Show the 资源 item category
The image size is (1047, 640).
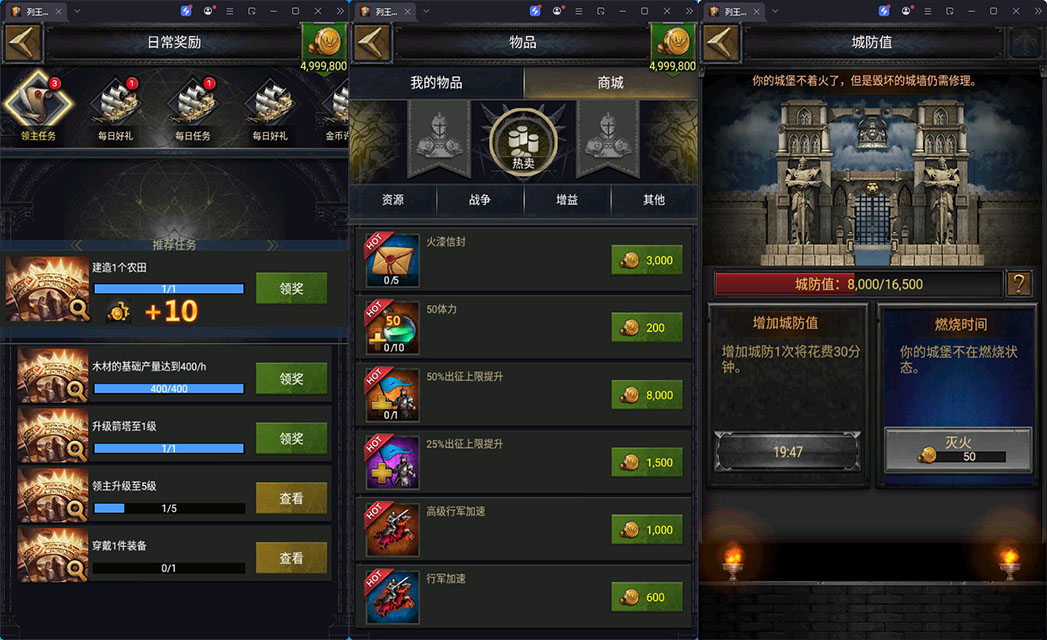pyautogui.click(x=393, y=200)
